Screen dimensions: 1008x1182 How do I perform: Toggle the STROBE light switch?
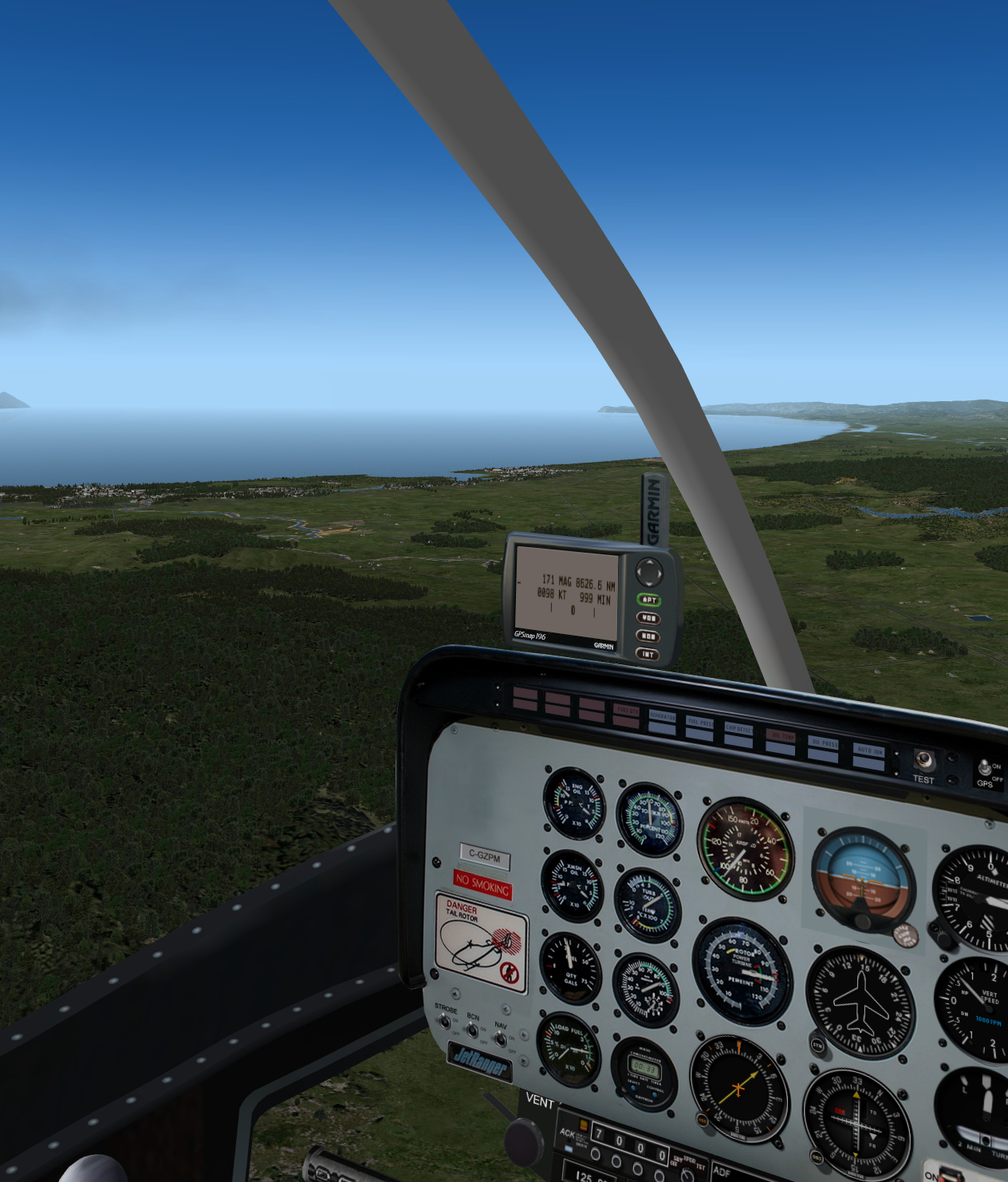443,1022
